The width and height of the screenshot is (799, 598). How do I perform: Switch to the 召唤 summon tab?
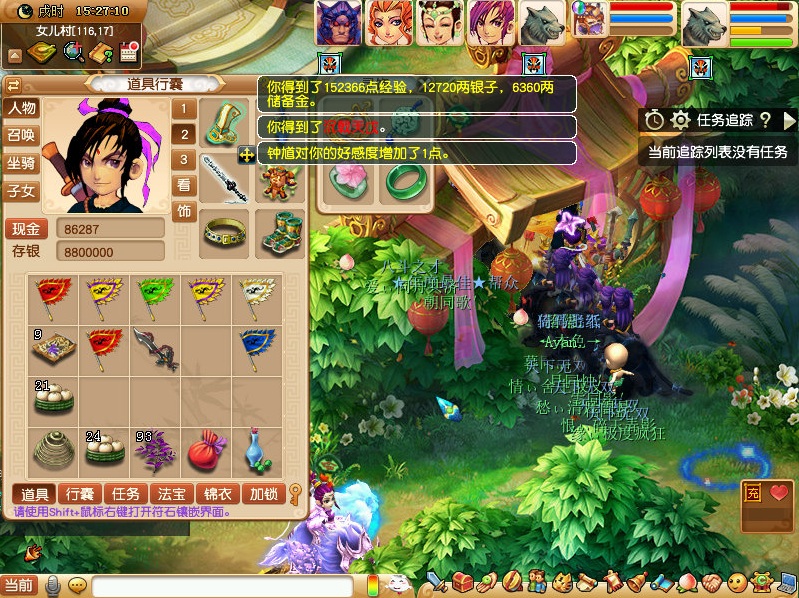tap(21, 135)
